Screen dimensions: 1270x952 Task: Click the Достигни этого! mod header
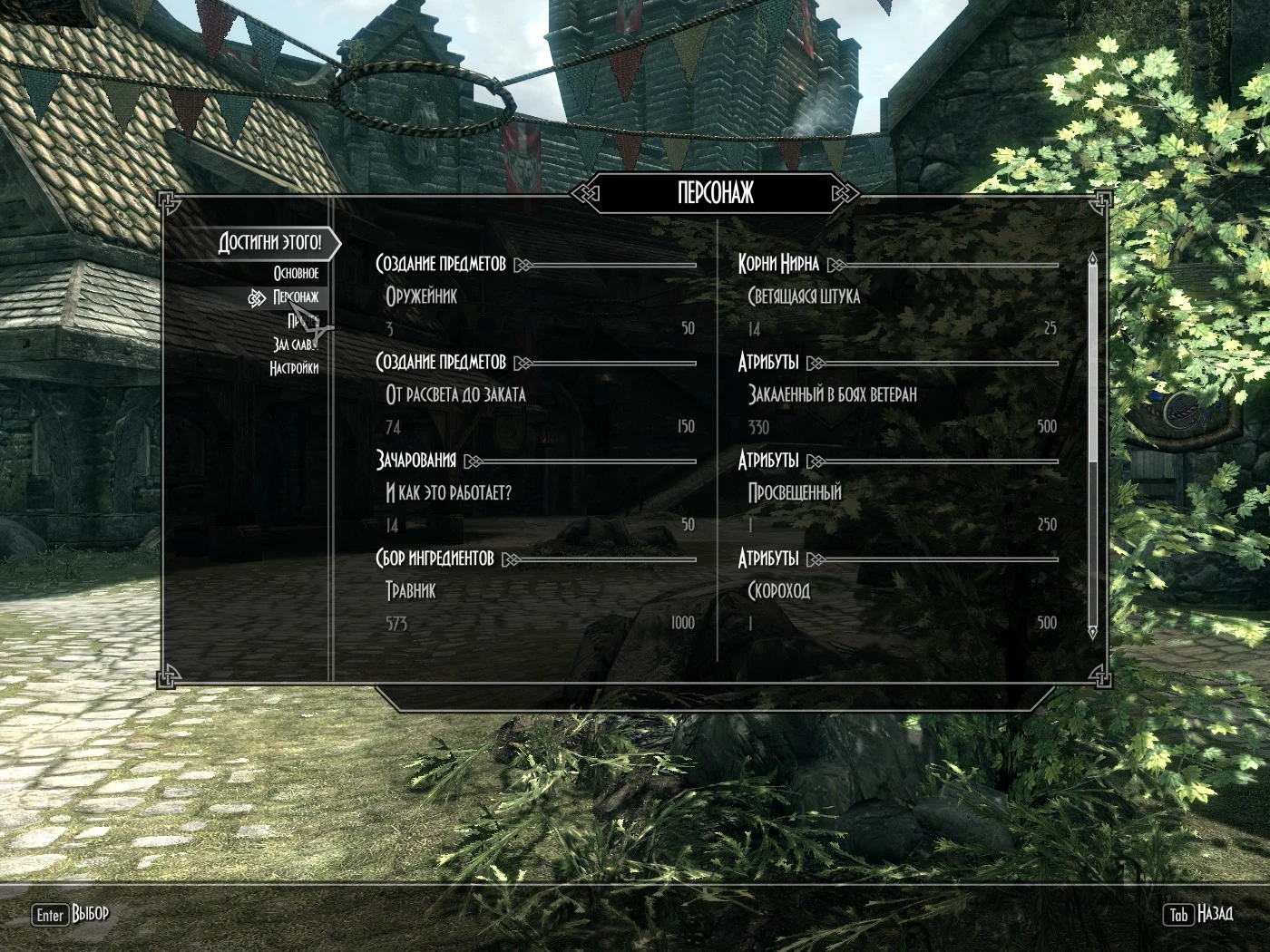(x=269, y=243)
